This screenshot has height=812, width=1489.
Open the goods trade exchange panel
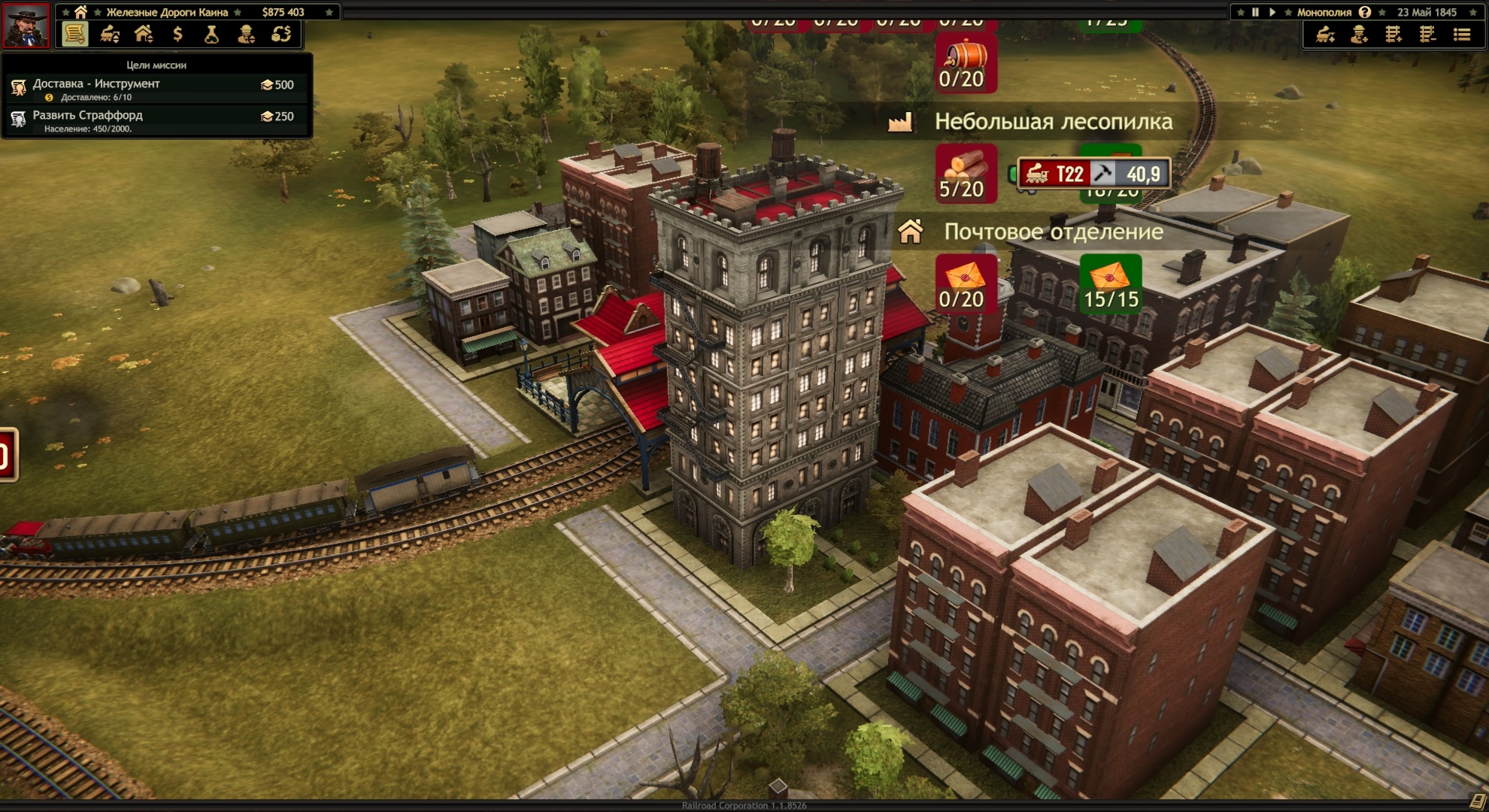(281, 35)
